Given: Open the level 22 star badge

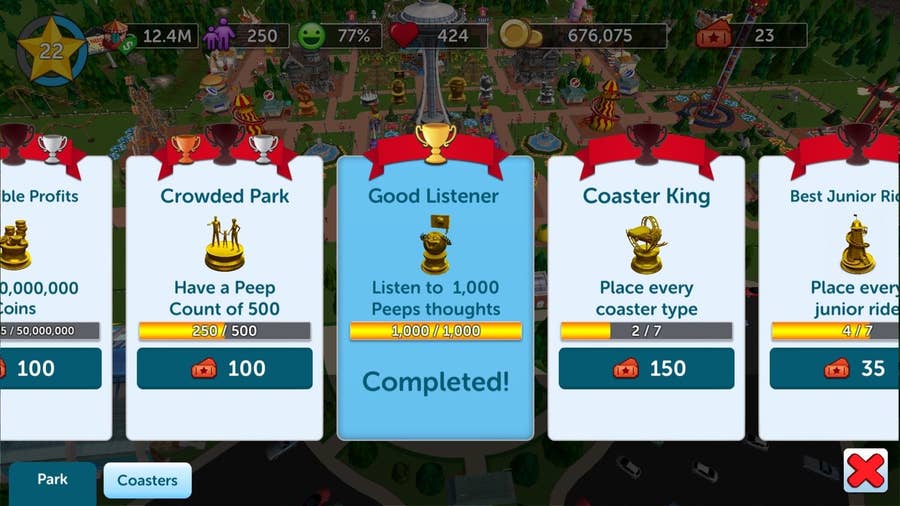Looking at the screenshot, I should pyautogui.click(x=51, y=48).
